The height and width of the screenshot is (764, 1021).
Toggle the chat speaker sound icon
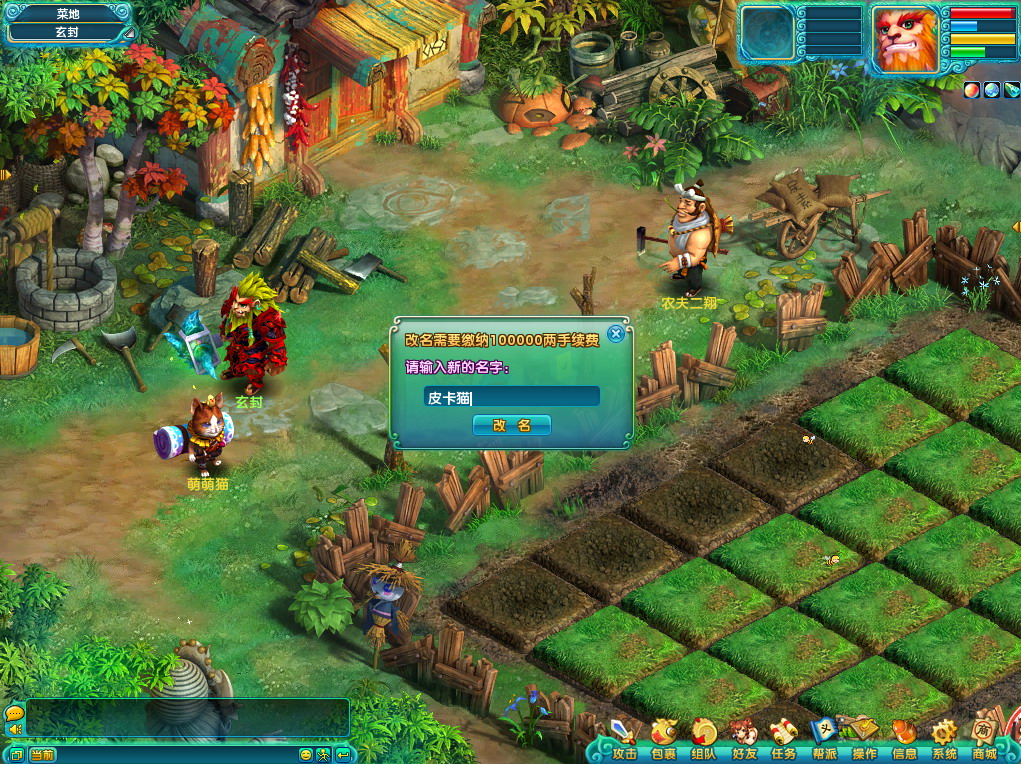click(x=15, y=730)
